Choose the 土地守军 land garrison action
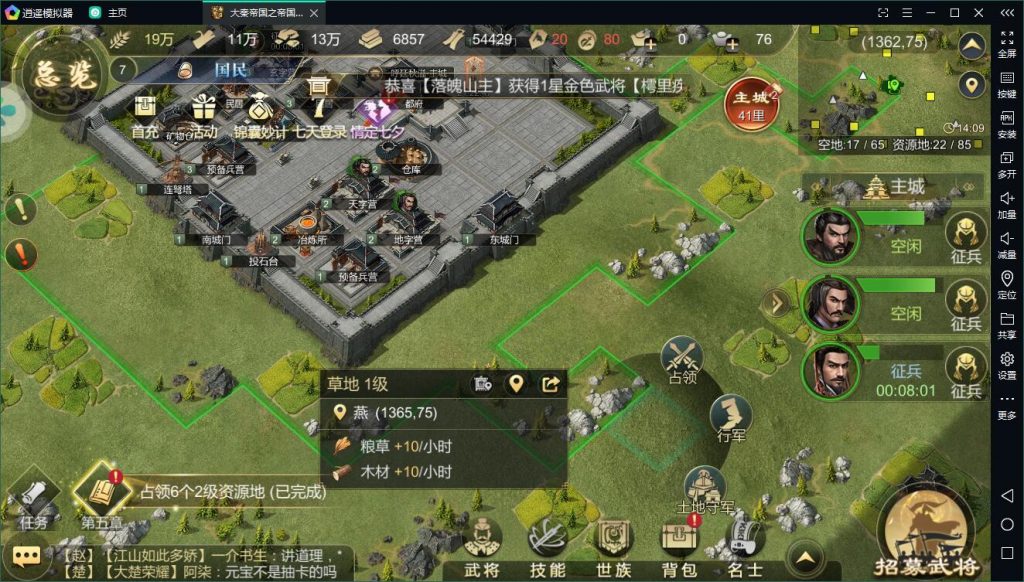Image resolution: width=1024 pixels, height=582 pixels. point(705,489)
